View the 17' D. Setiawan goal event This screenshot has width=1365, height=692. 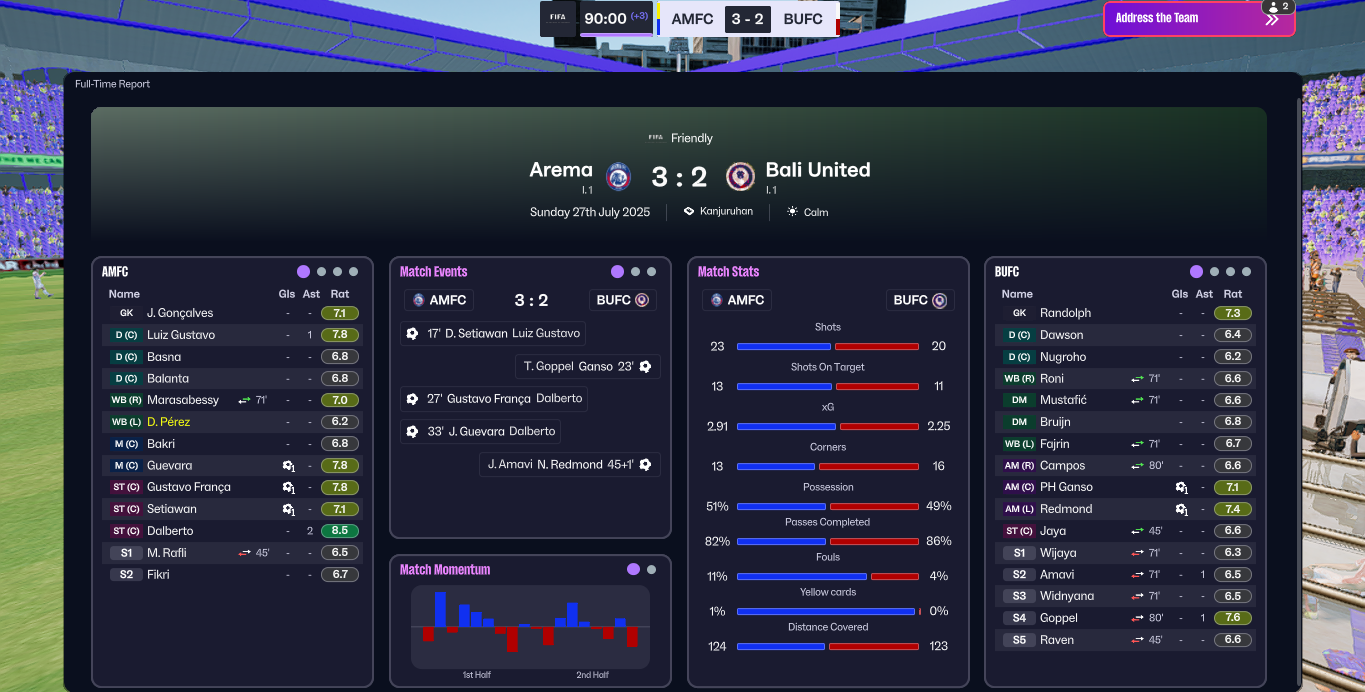click(493, 333)
